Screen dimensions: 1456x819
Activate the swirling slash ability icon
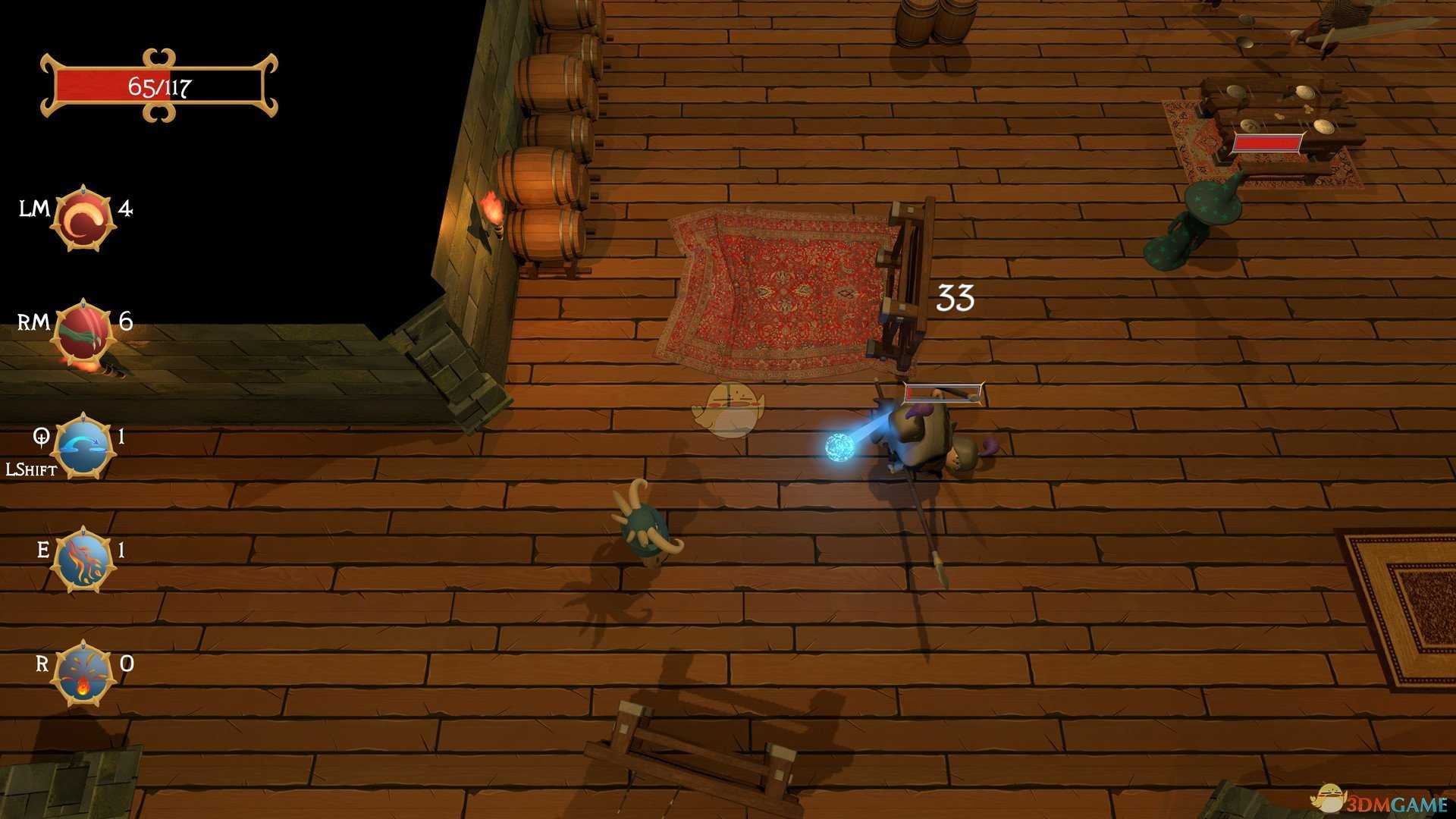tap(84, 218)
